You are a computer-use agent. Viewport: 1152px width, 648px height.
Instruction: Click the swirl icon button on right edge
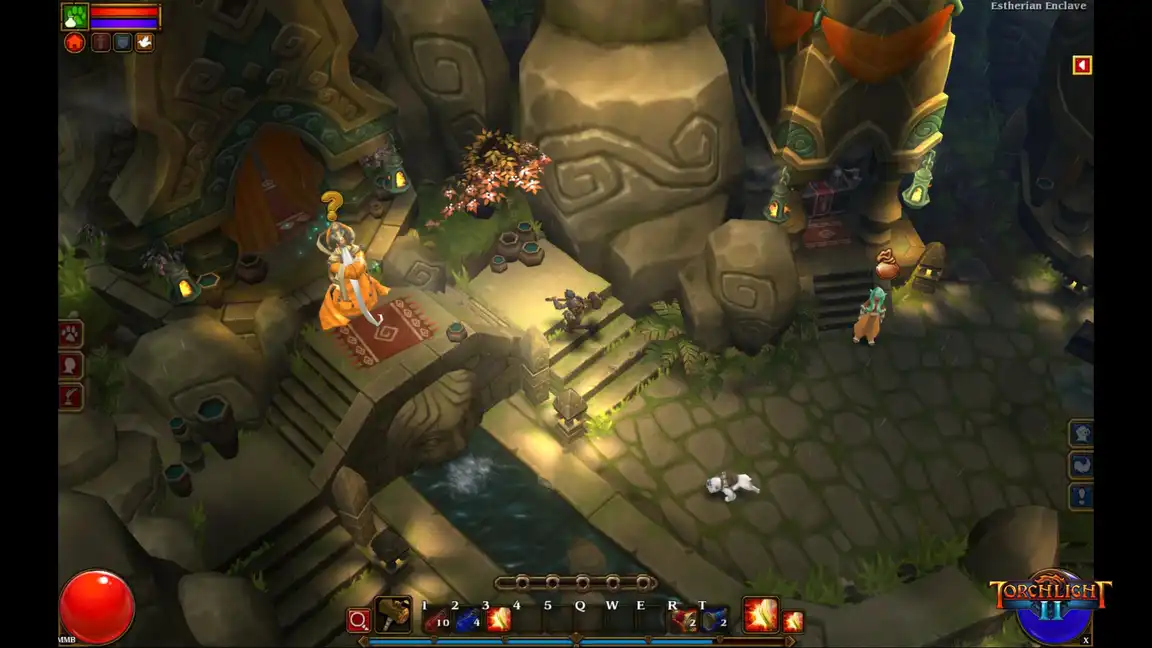coord(1082,465)
